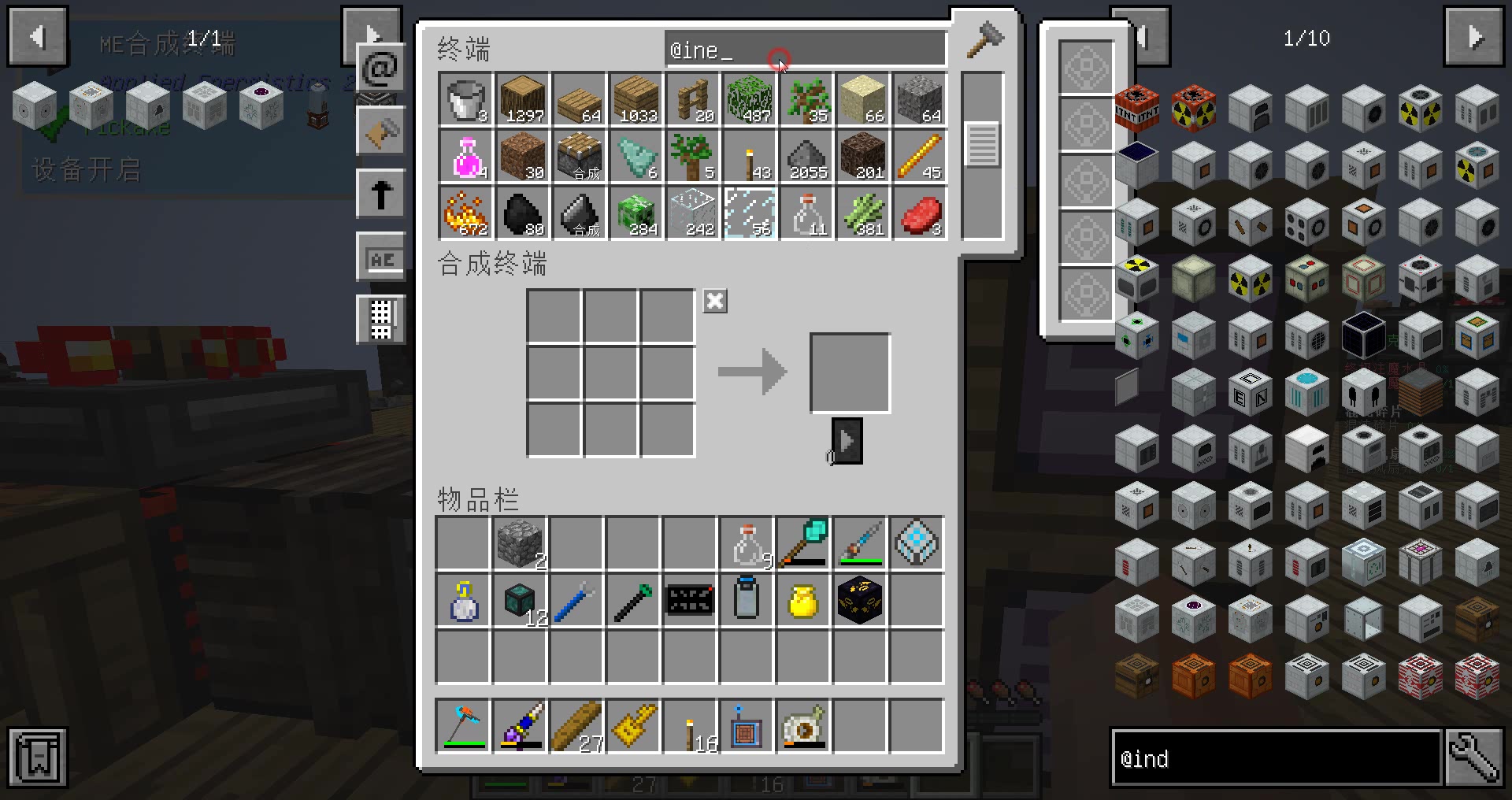The width and height of the screenshot is (1512, 800).
Task: Click the terminal search field
Action: click(x=805, y=50)
